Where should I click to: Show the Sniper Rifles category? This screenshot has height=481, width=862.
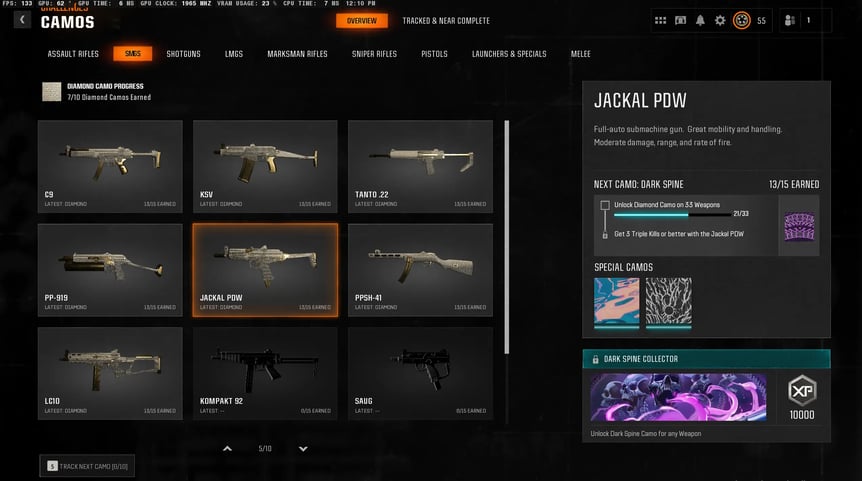click(x=374, y=54)
